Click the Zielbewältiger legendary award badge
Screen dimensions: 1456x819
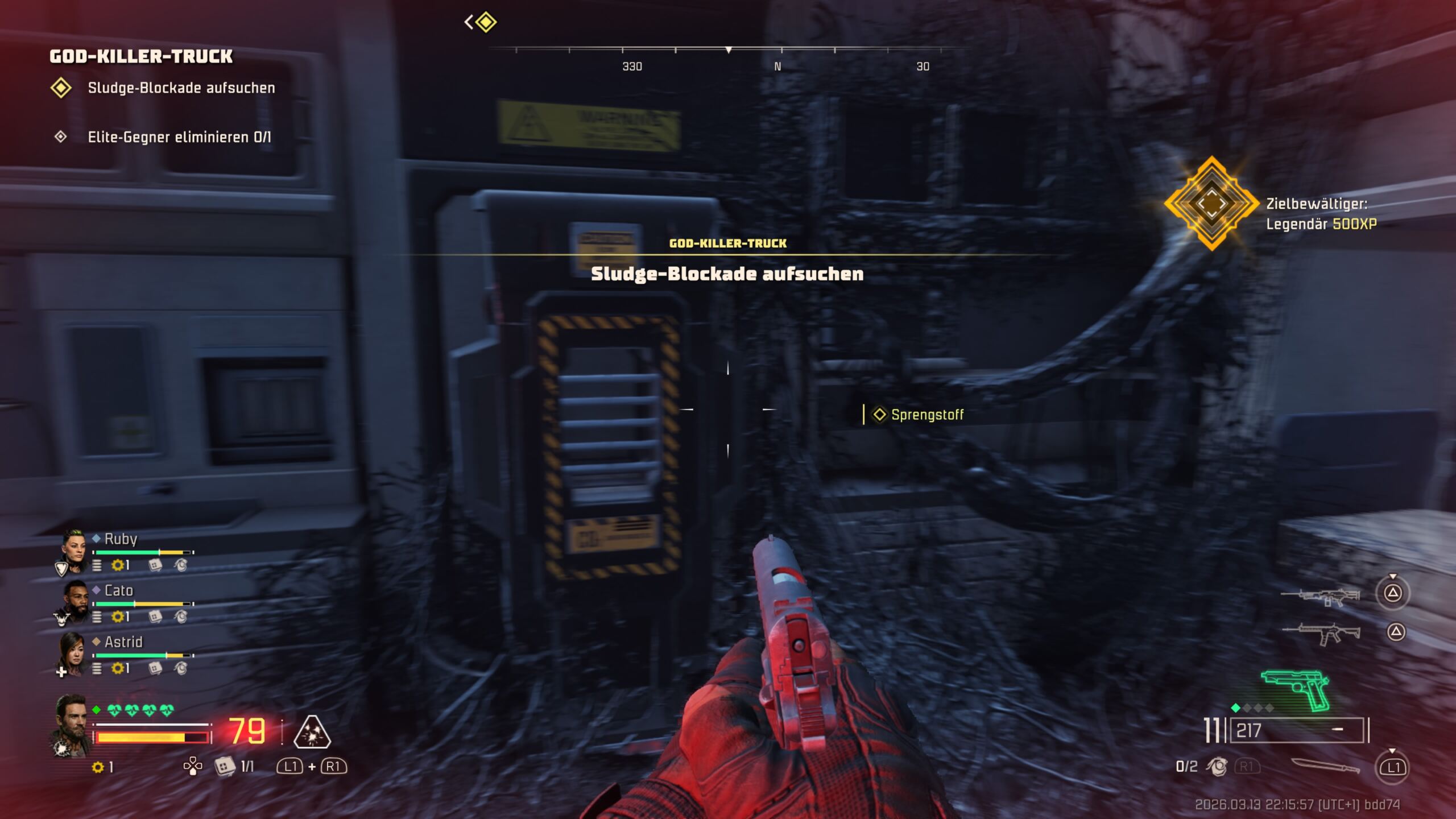pos(1211,203)
